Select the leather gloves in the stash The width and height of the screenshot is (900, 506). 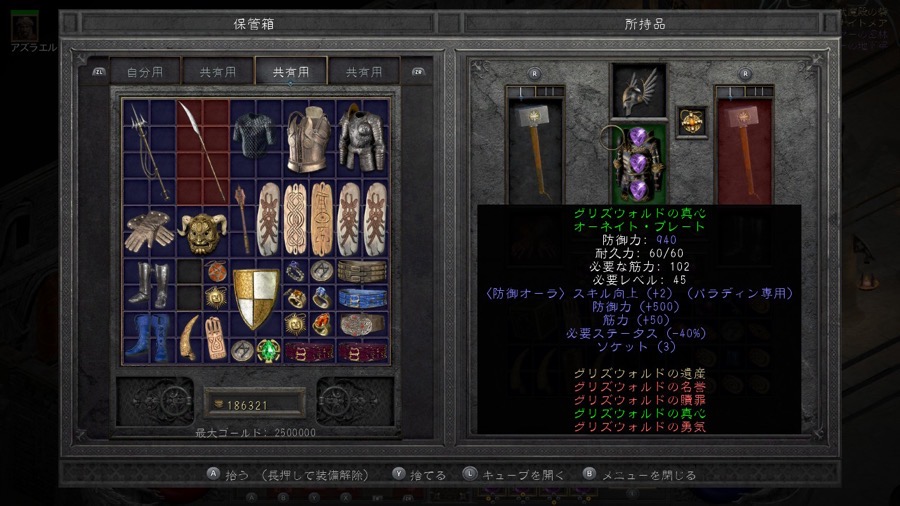[x=150, y=230]
